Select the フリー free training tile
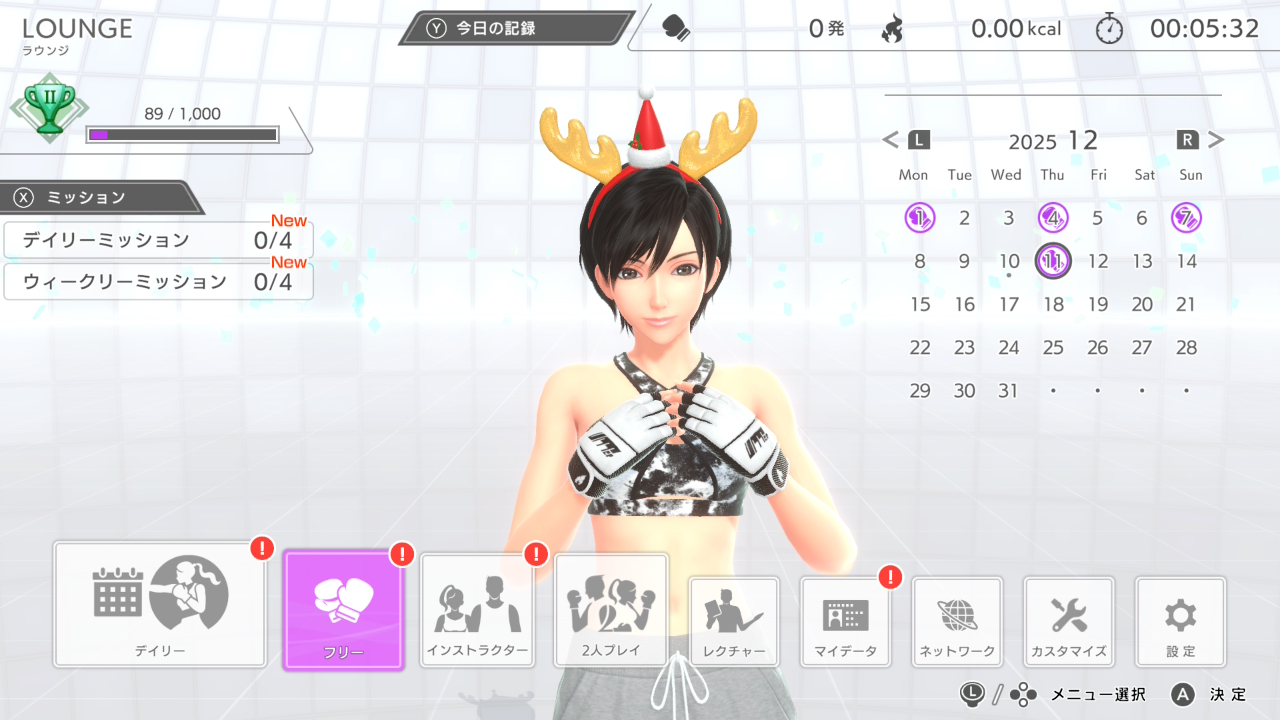1280x720 pixels. (343, 609)
